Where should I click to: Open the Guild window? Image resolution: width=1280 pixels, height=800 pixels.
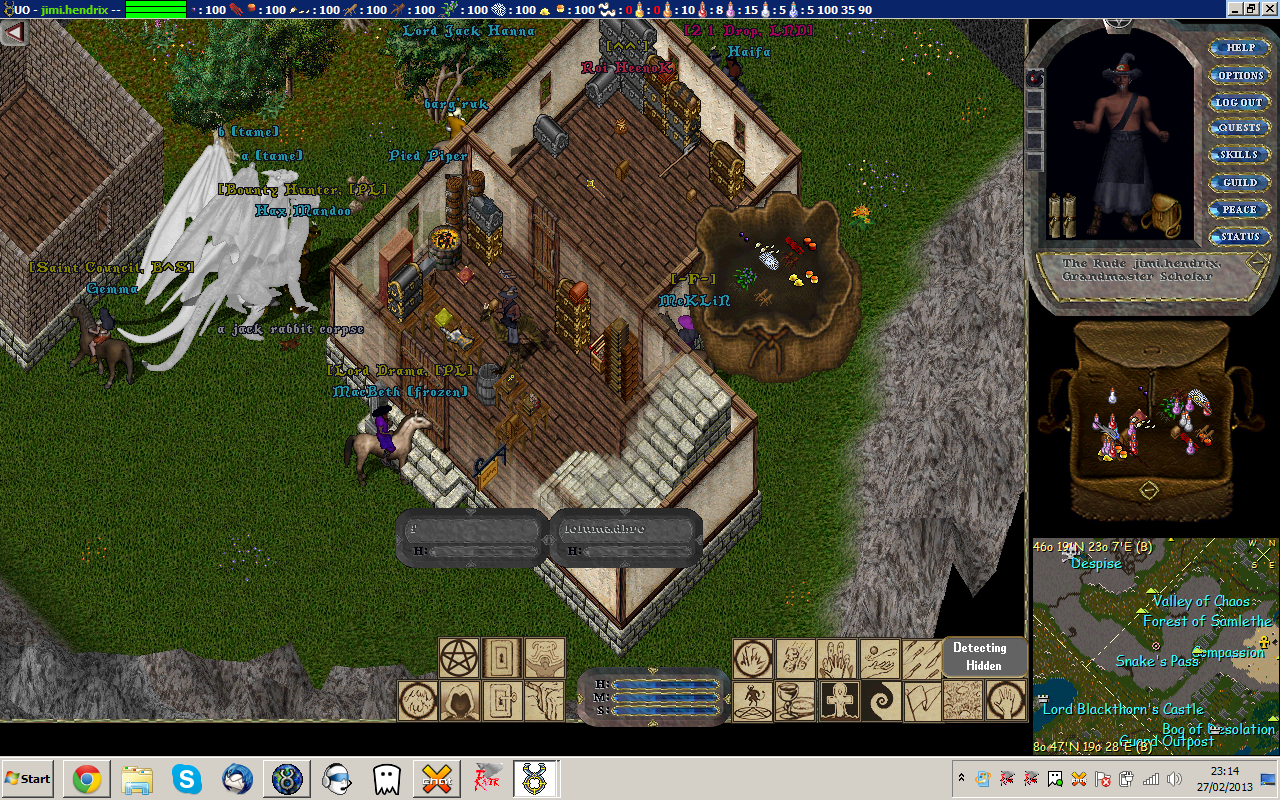(1240, 182)
